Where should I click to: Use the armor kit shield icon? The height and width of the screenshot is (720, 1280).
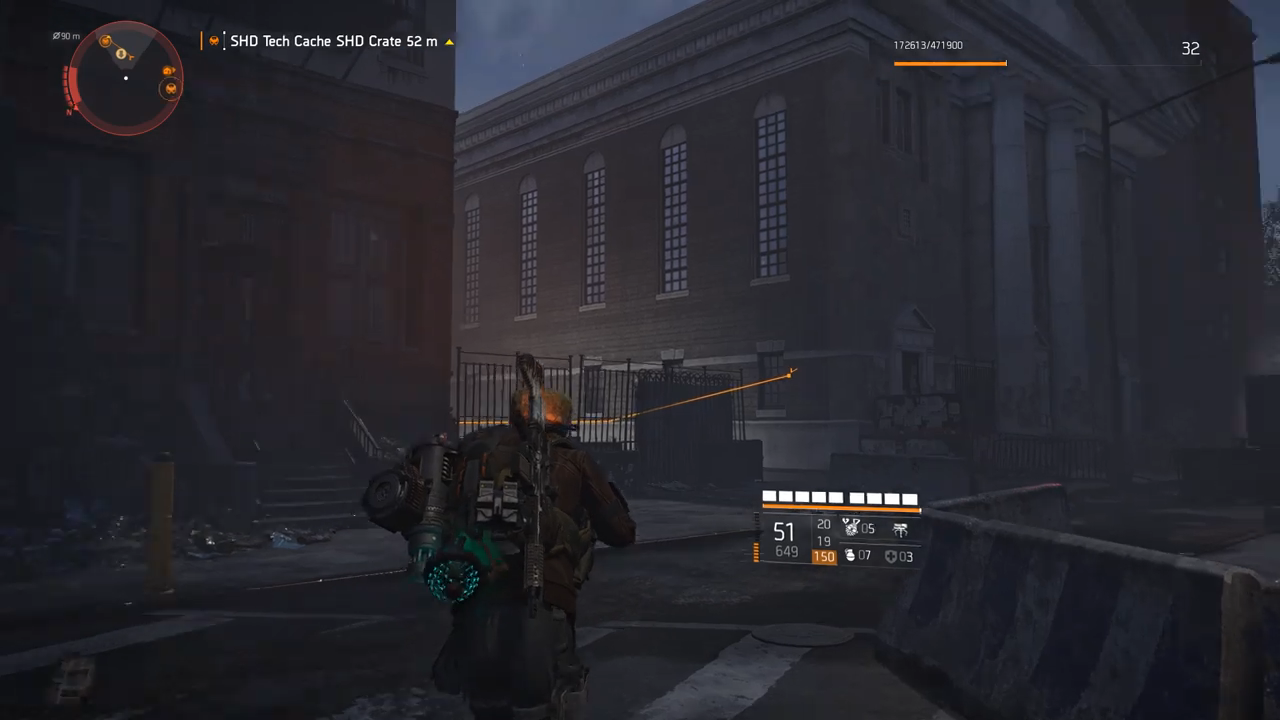pos(891,556)
